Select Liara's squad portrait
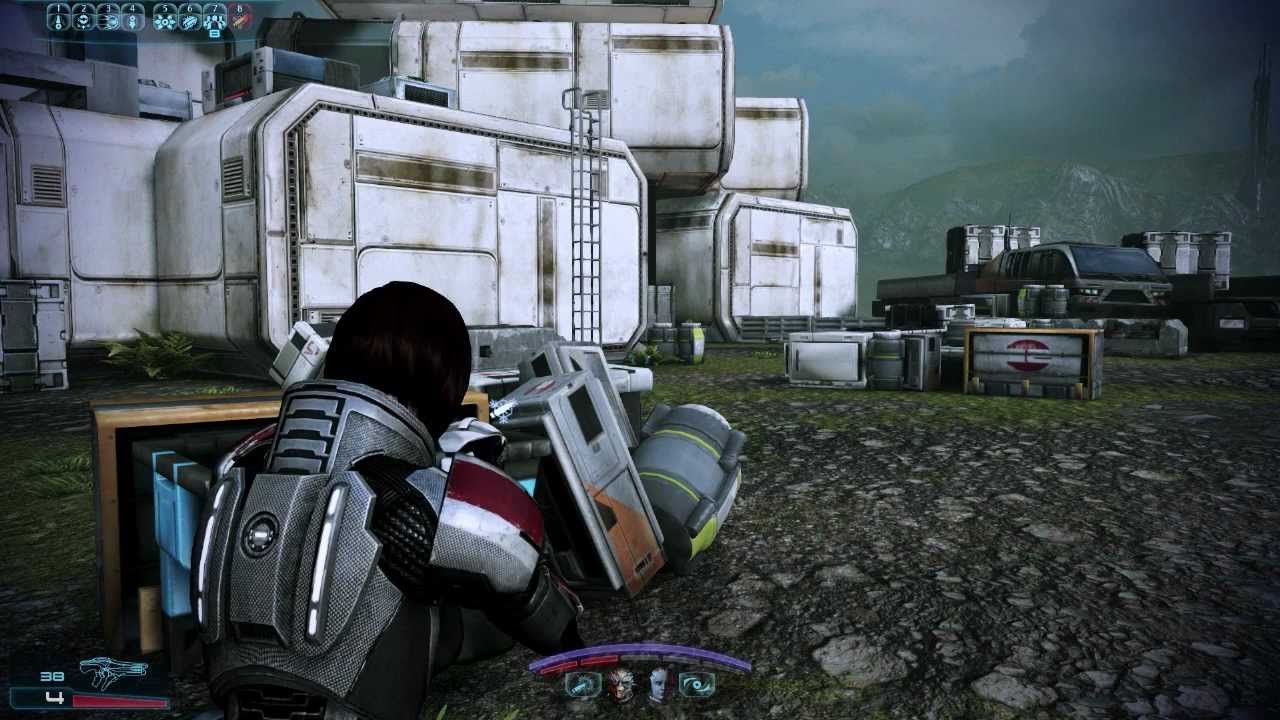The image size is (1280, 720). click(658, 685)
